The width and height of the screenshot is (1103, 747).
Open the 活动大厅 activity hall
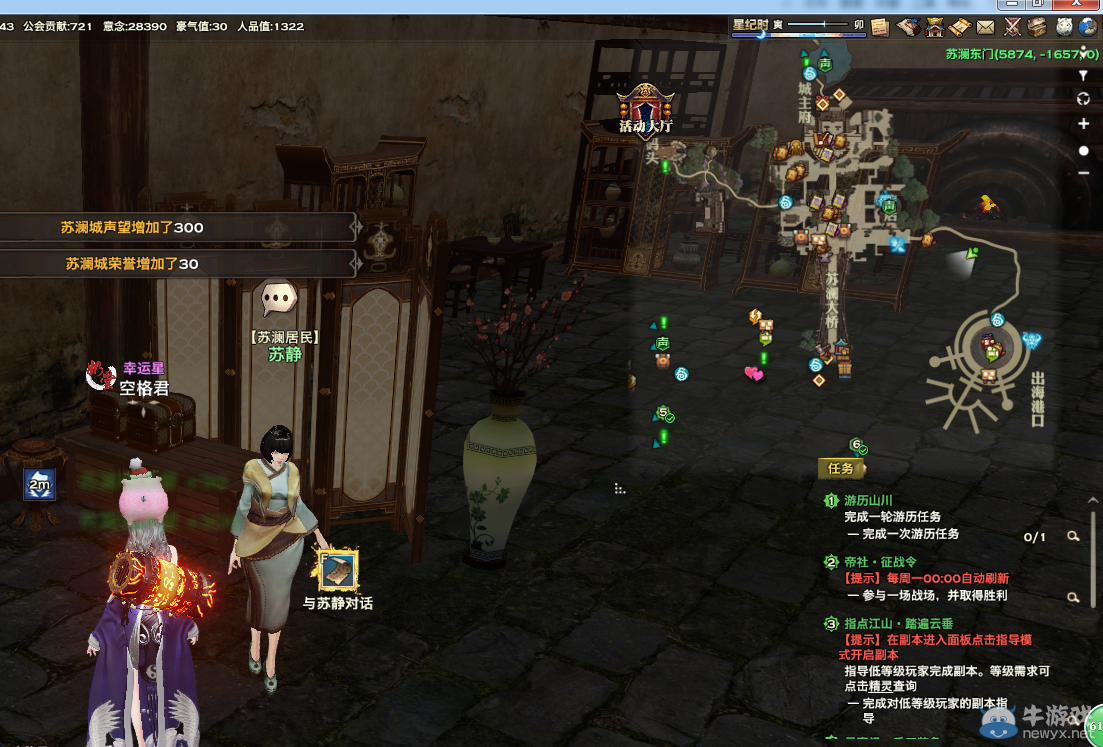(x=645, y=108)
